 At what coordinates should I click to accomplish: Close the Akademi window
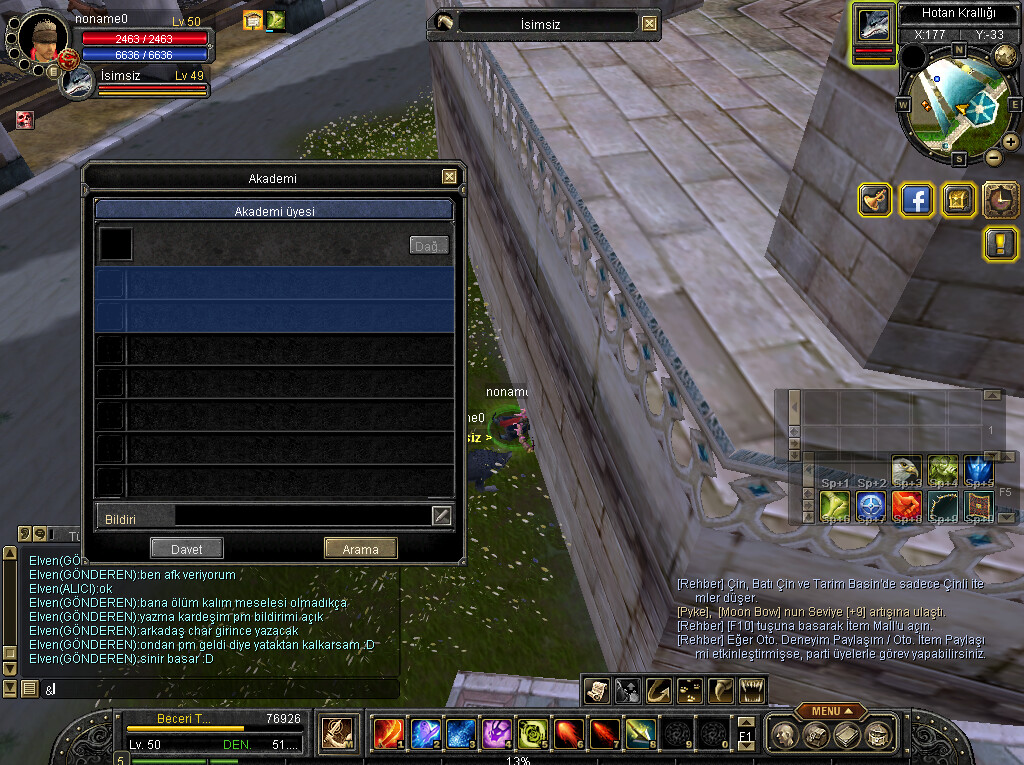click(x=449, y=177)
